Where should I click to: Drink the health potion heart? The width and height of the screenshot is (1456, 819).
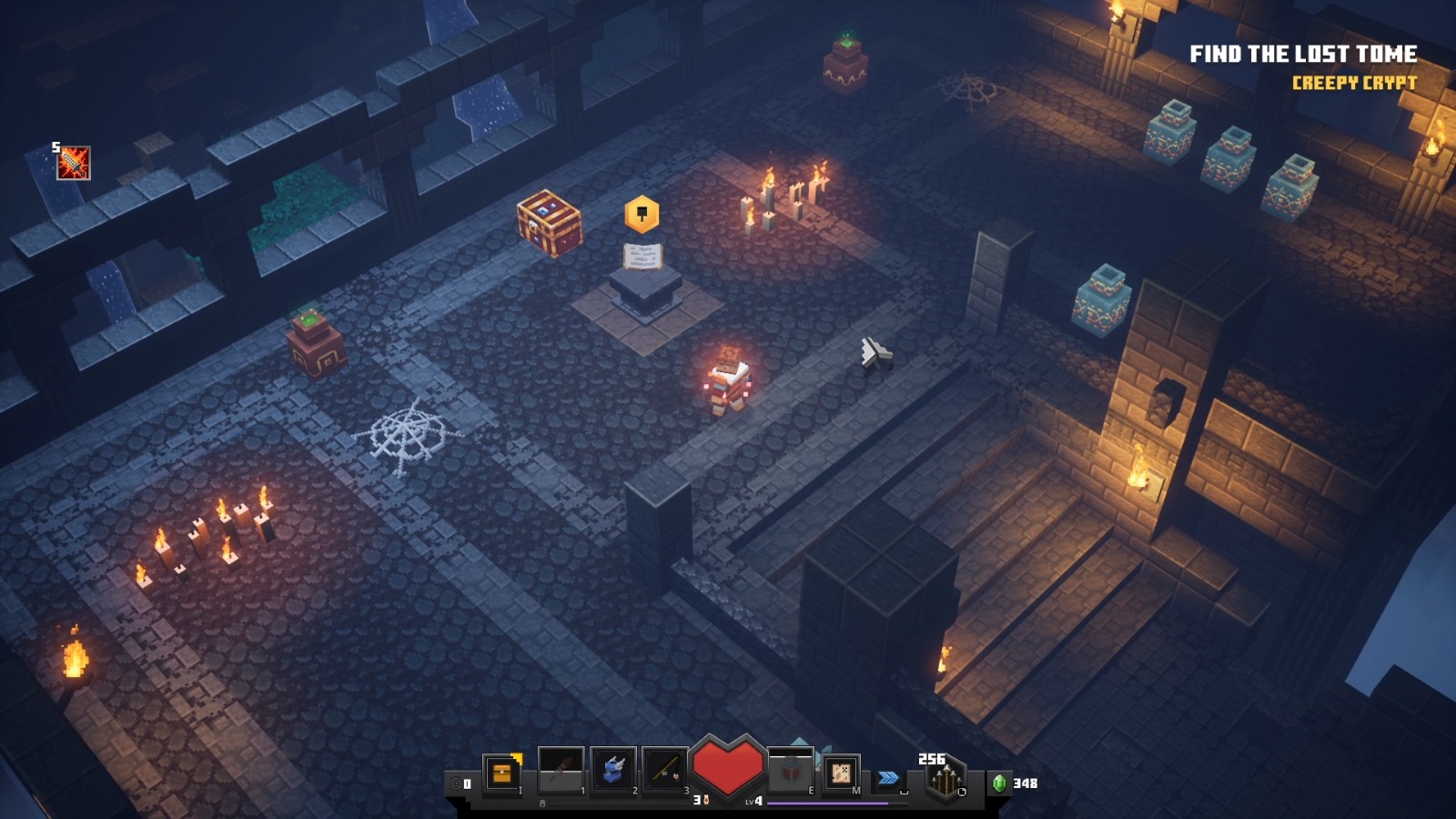pyautogui.click(x=727, y=766)
